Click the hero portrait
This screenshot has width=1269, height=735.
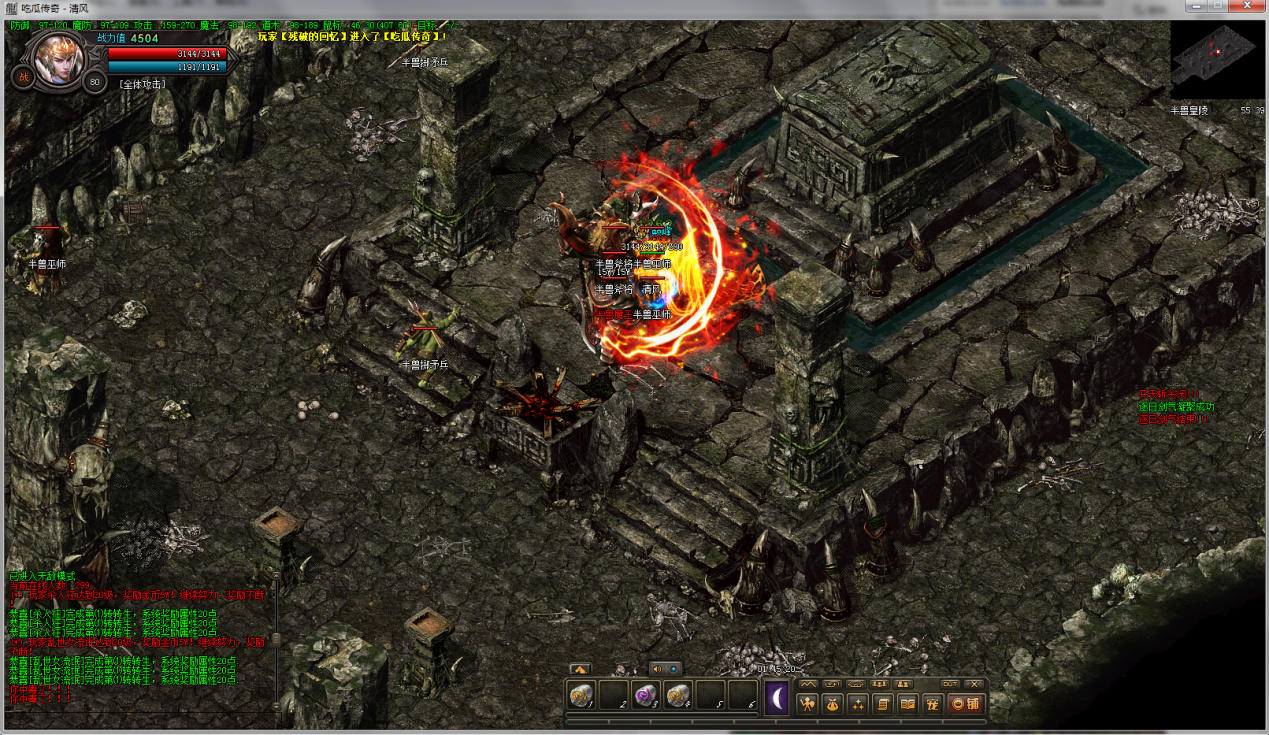point(59,58)
